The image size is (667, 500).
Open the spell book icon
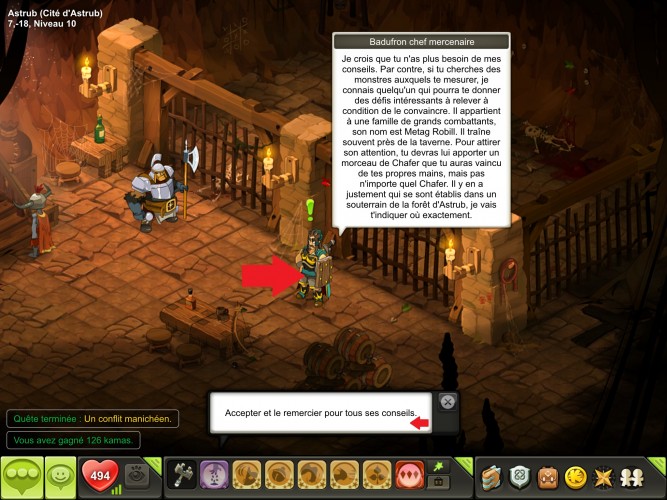pos(491,476)
